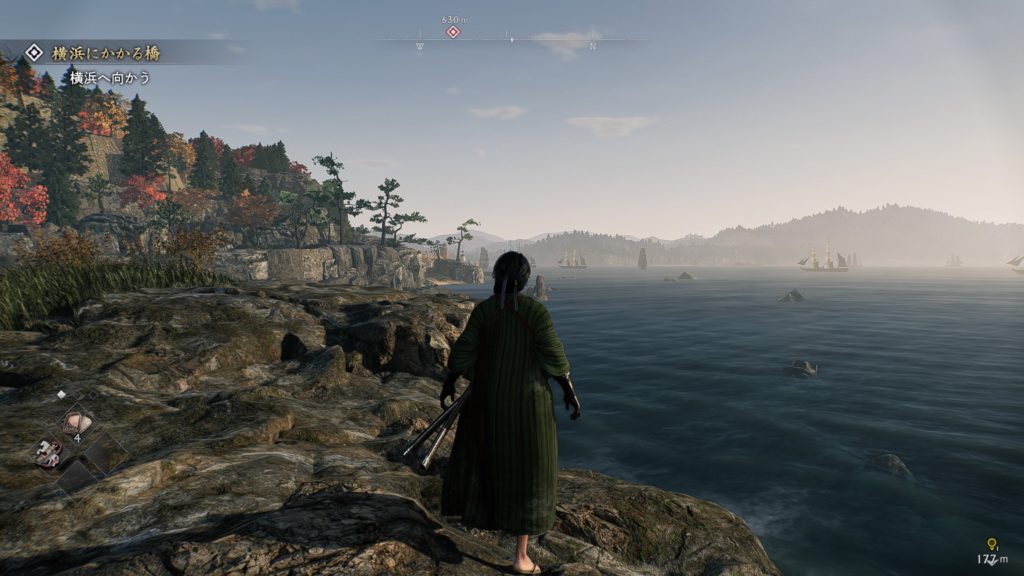Click the N heading on the compass bar
Screen dimensions: 1024x576
(x=592, y=46)
